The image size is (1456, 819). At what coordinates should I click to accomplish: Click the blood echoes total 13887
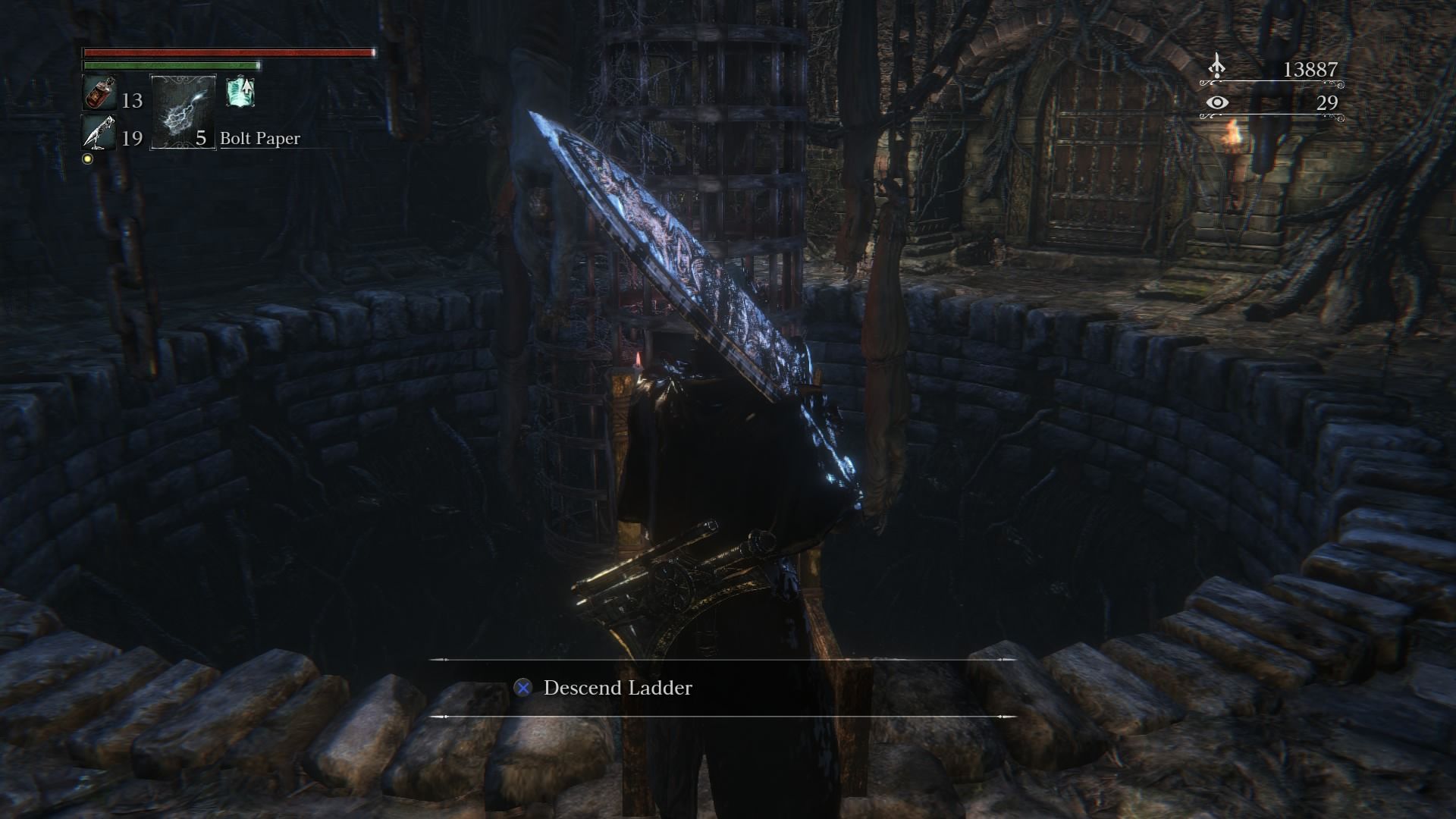click(1311, 68)
